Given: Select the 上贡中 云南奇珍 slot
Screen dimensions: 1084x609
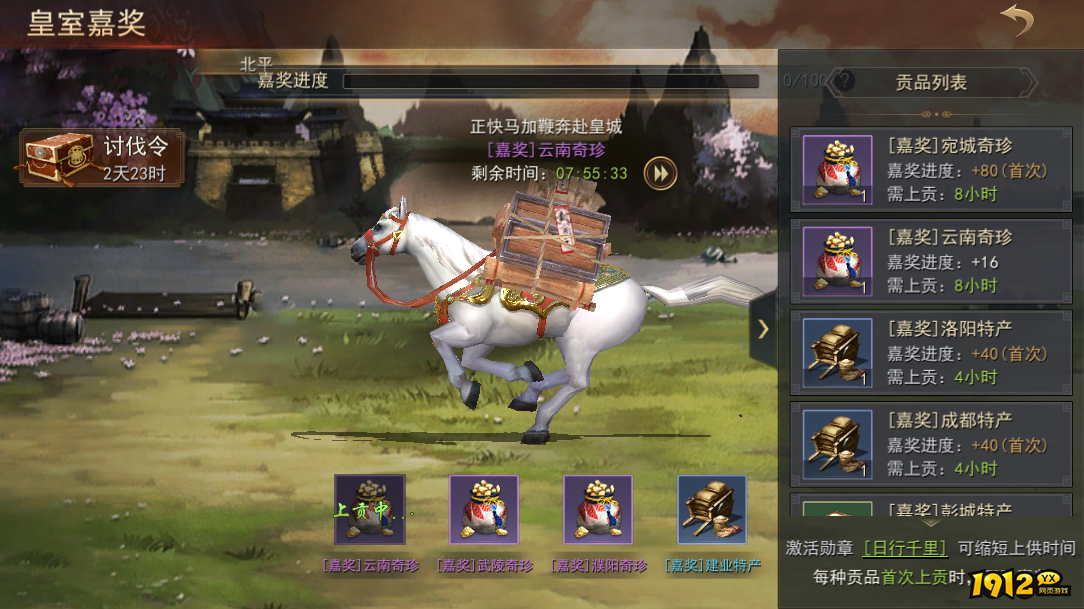Looking at the screenshot, I should tap(370, 510).
